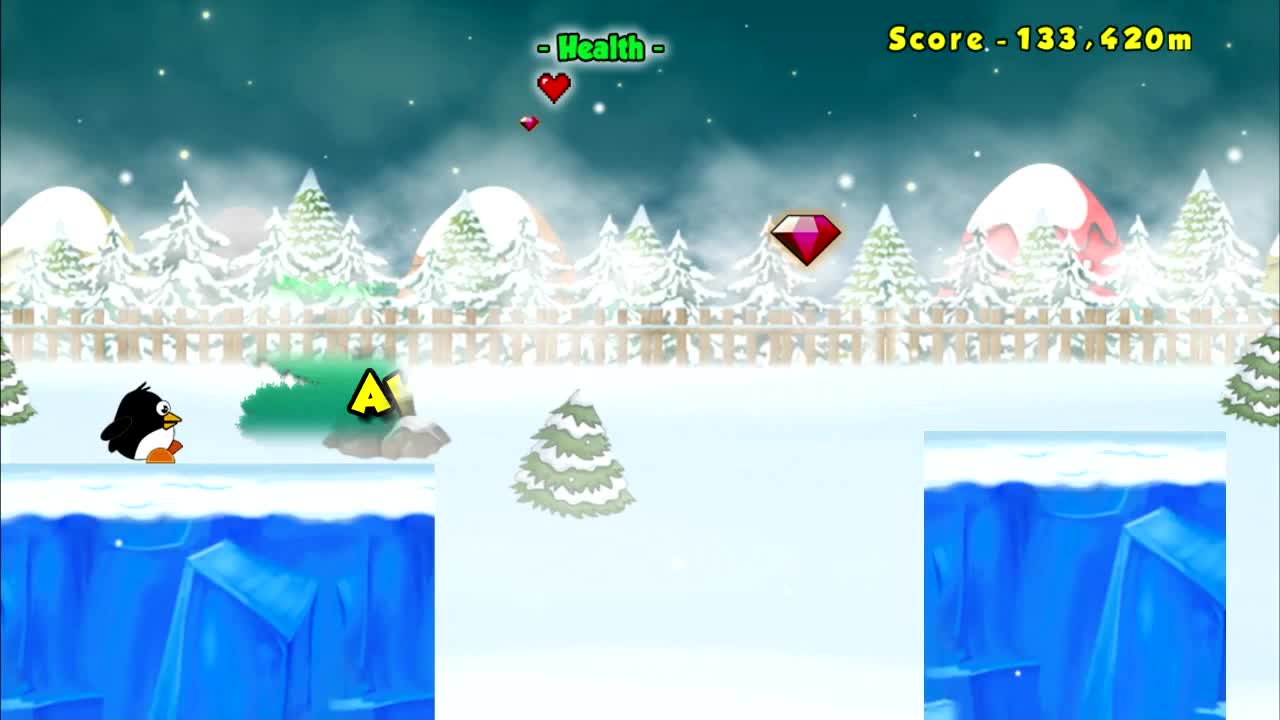
Task: Click the 420m distance reading
Action: tap(1145, 40)
